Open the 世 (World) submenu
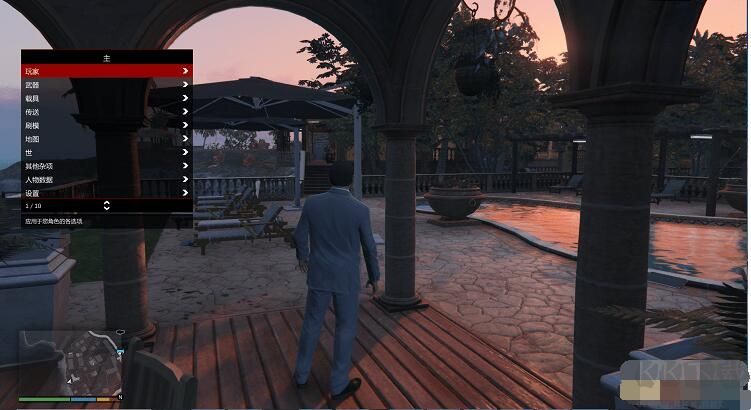The width and height of the screenshot is (751, 410). [106, 152]
